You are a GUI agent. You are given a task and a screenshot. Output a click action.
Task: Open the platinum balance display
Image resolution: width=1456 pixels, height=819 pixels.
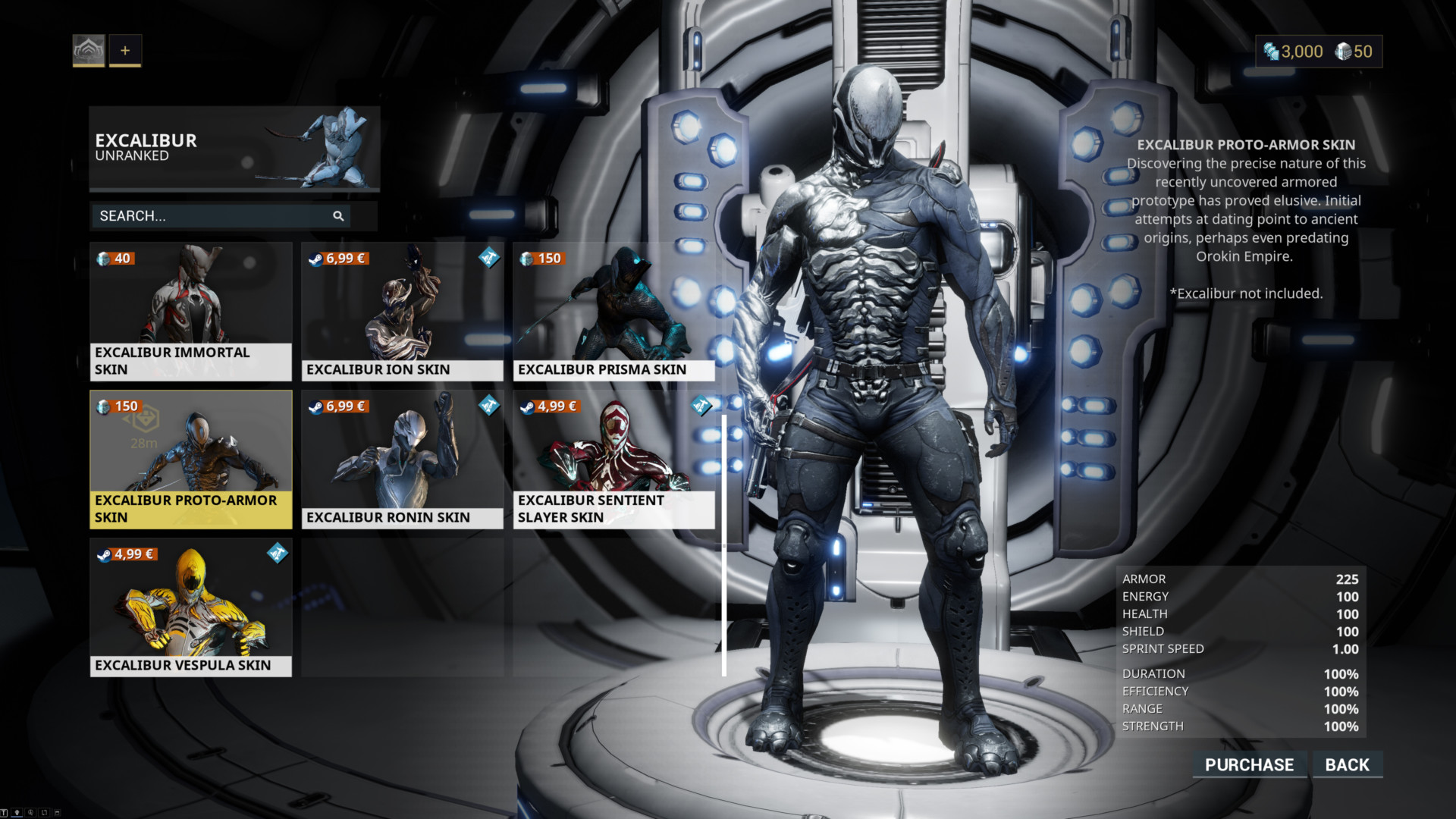point(1294,52)
